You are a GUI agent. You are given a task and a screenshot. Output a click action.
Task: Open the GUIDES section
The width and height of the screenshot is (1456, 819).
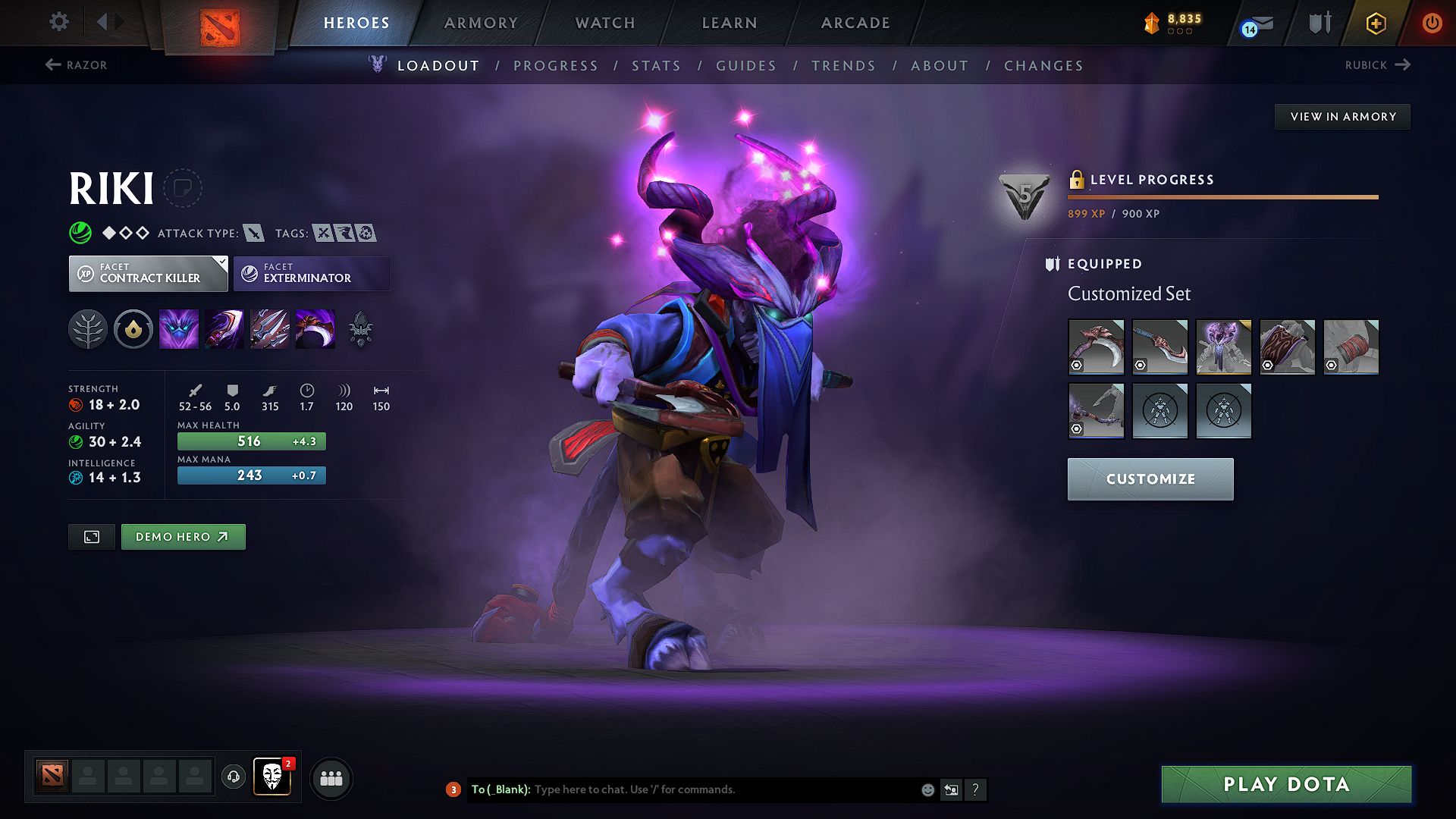pyautogui.click(x=745, y=66)
